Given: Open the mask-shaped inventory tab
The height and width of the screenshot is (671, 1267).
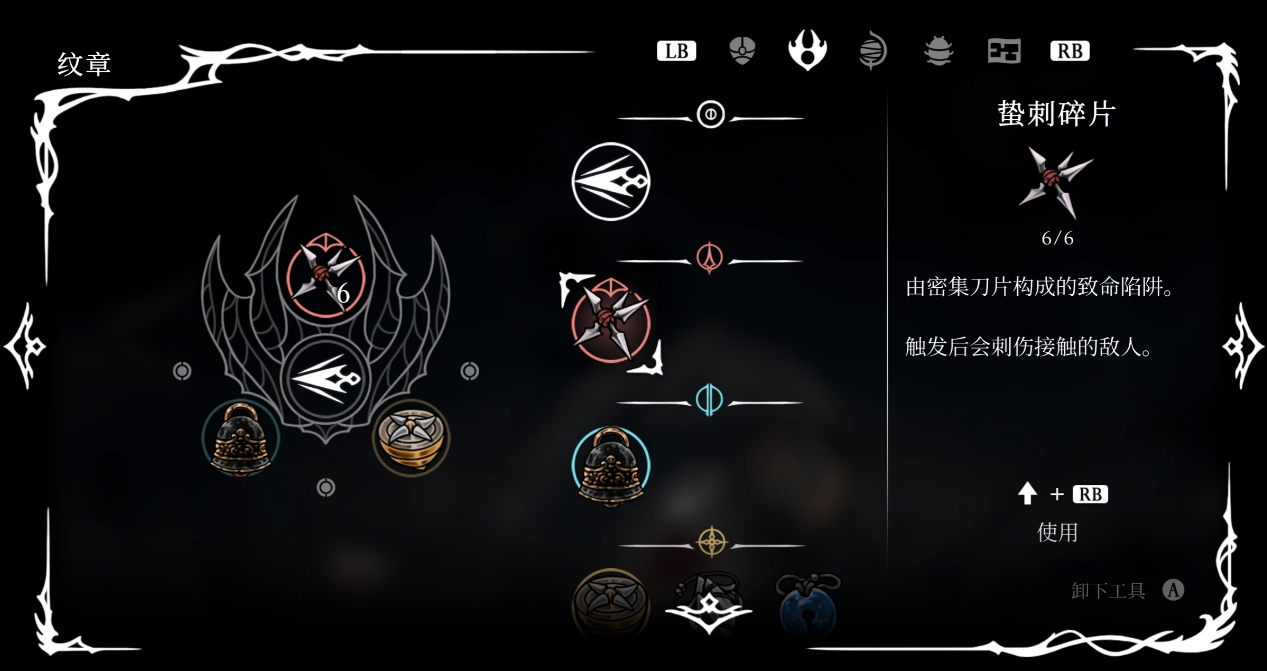Looking at the screenshot, I should (742, 50).
